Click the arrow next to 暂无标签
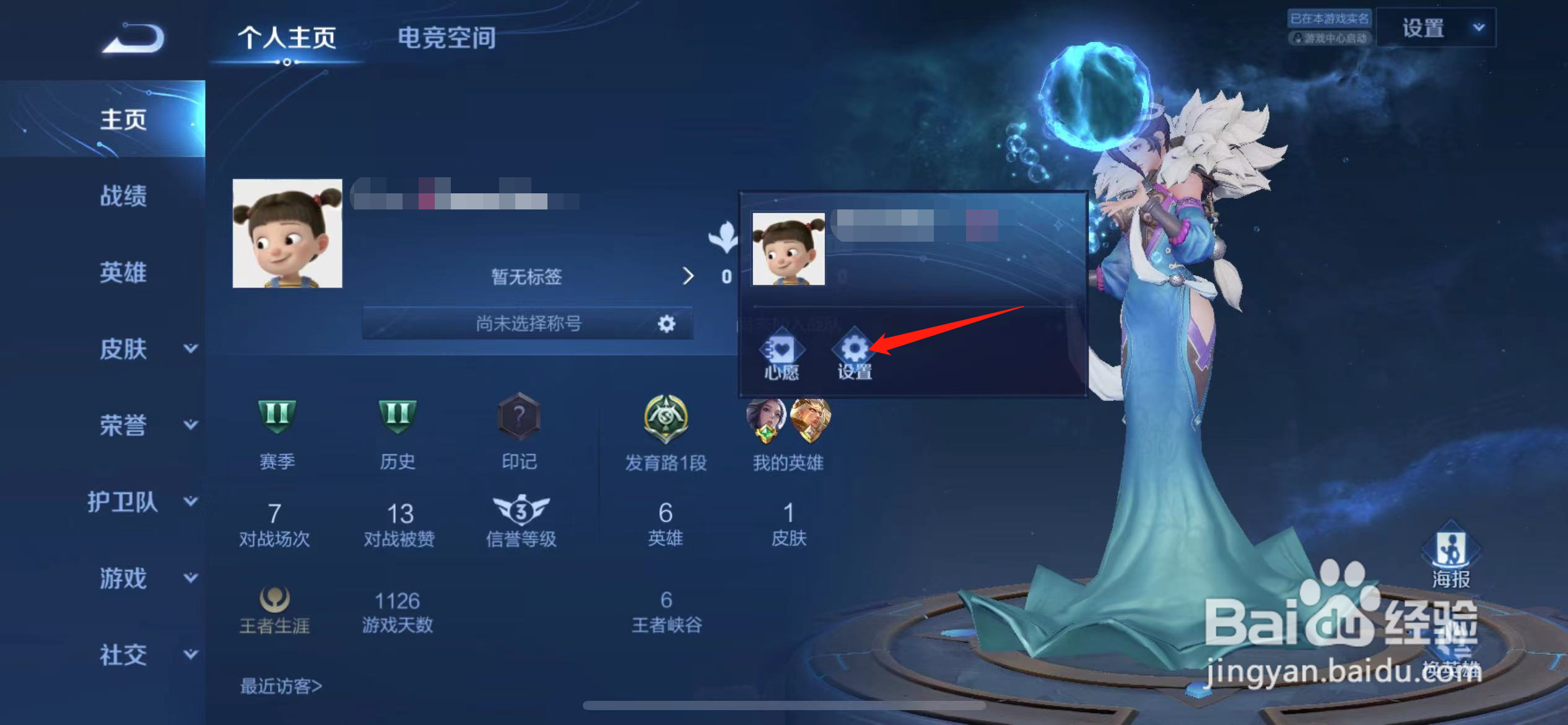The height and width of the screenshot is (725, 1568). point(688,277)
